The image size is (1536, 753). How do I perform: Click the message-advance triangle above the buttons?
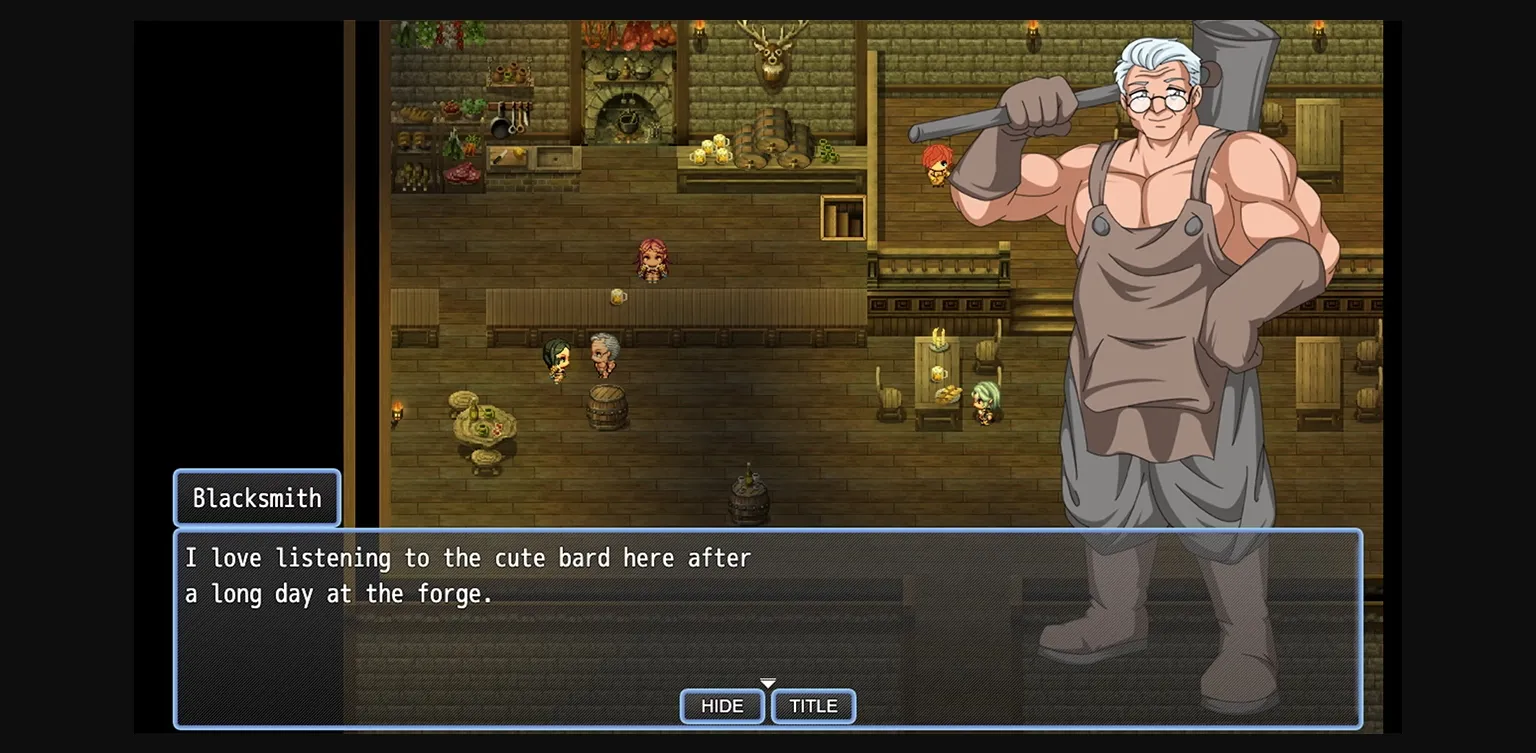(x=768, y=682)
